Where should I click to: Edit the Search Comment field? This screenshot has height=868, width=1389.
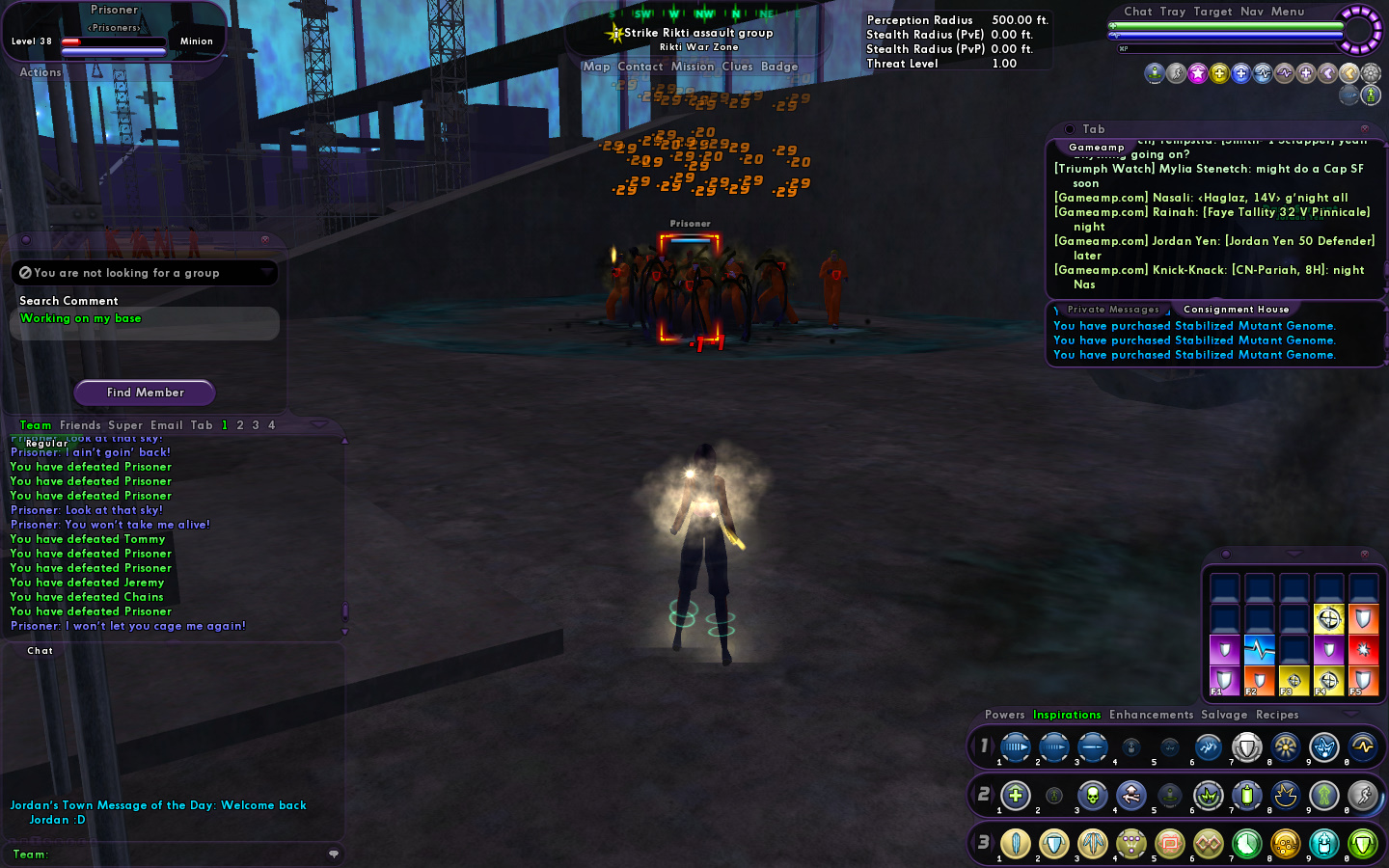point(145,319)
